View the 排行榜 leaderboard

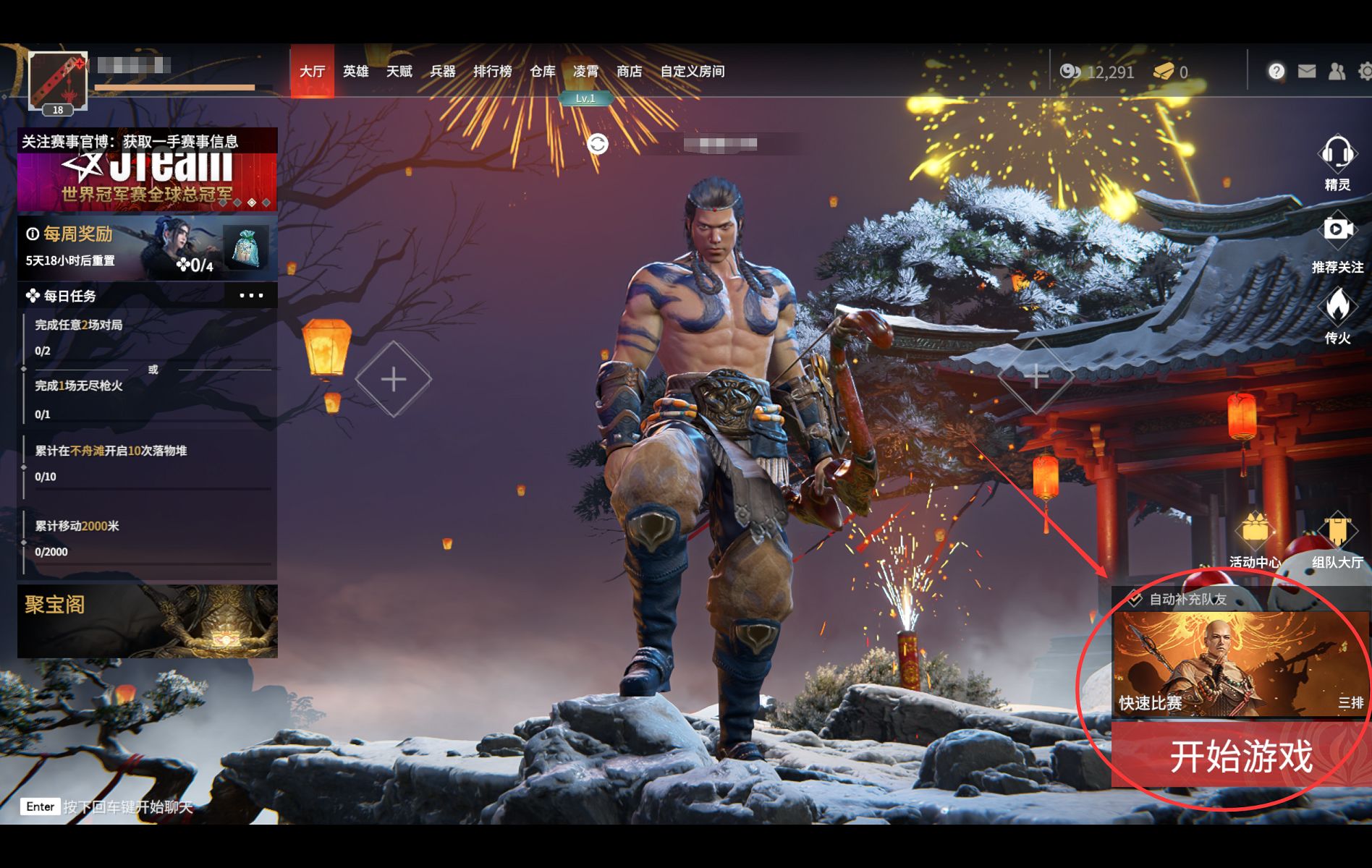492,71
